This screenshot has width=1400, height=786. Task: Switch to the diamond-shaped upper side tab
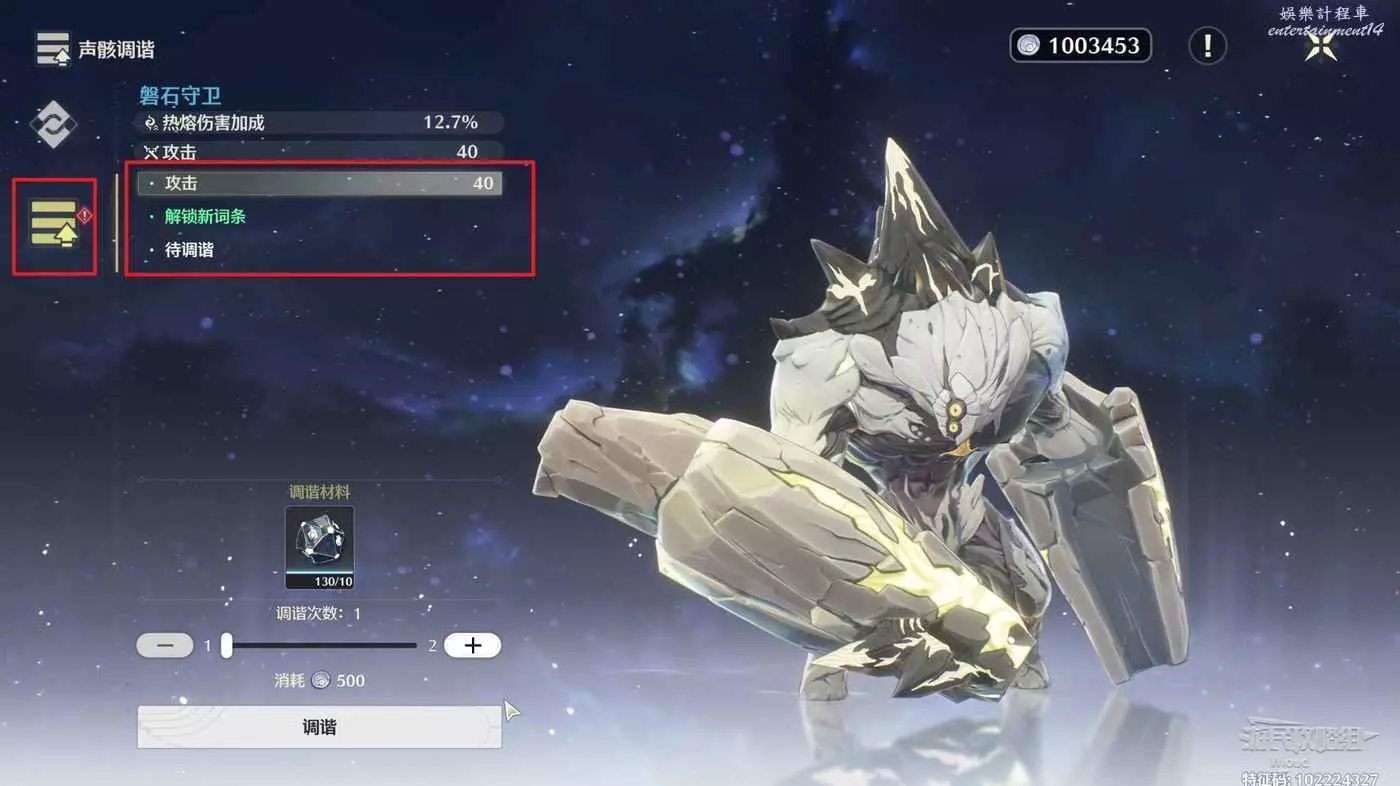point(52,125)
